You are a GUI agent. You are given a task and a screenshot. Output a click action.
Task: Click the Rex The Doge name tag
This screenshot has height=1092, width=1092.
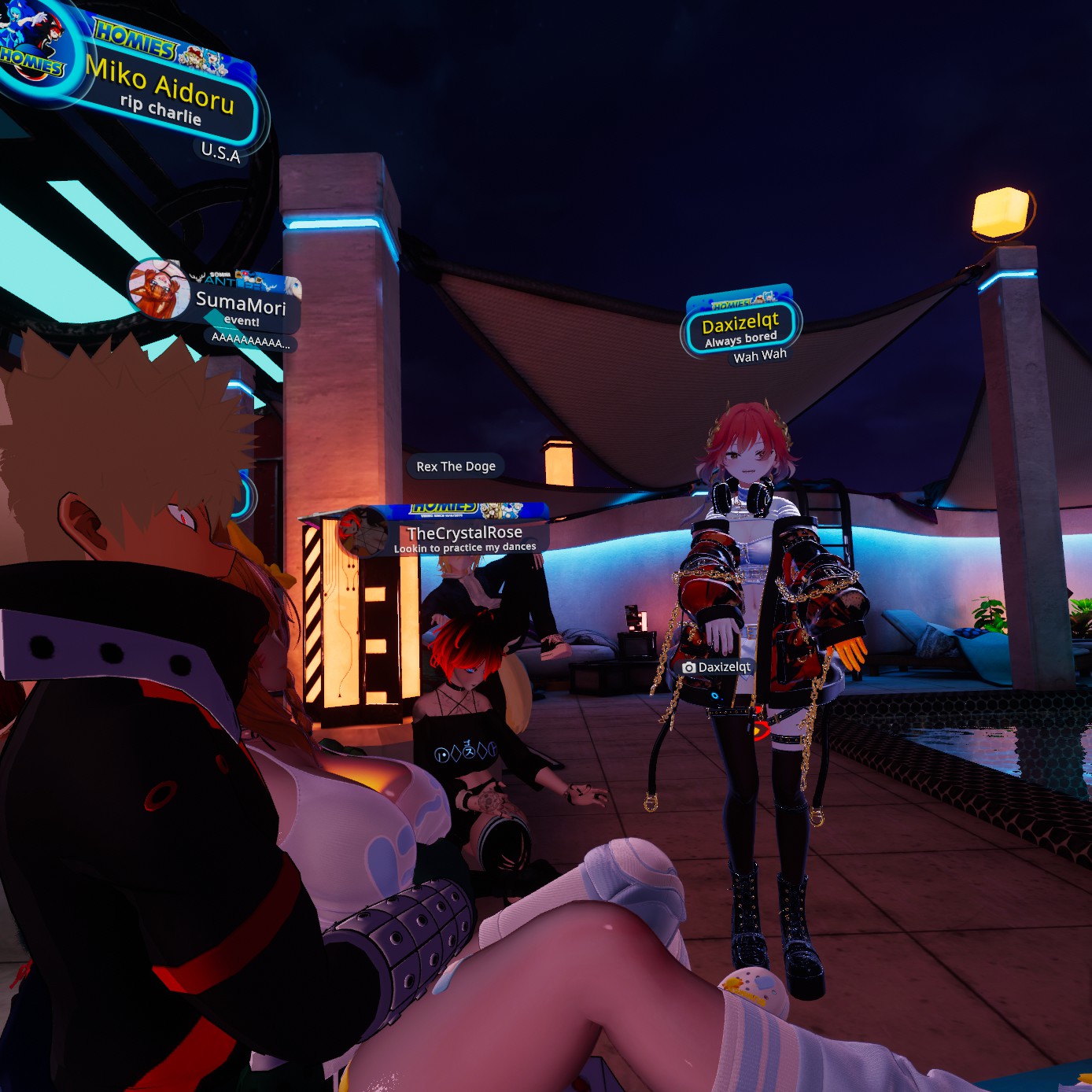coord(456,467)
